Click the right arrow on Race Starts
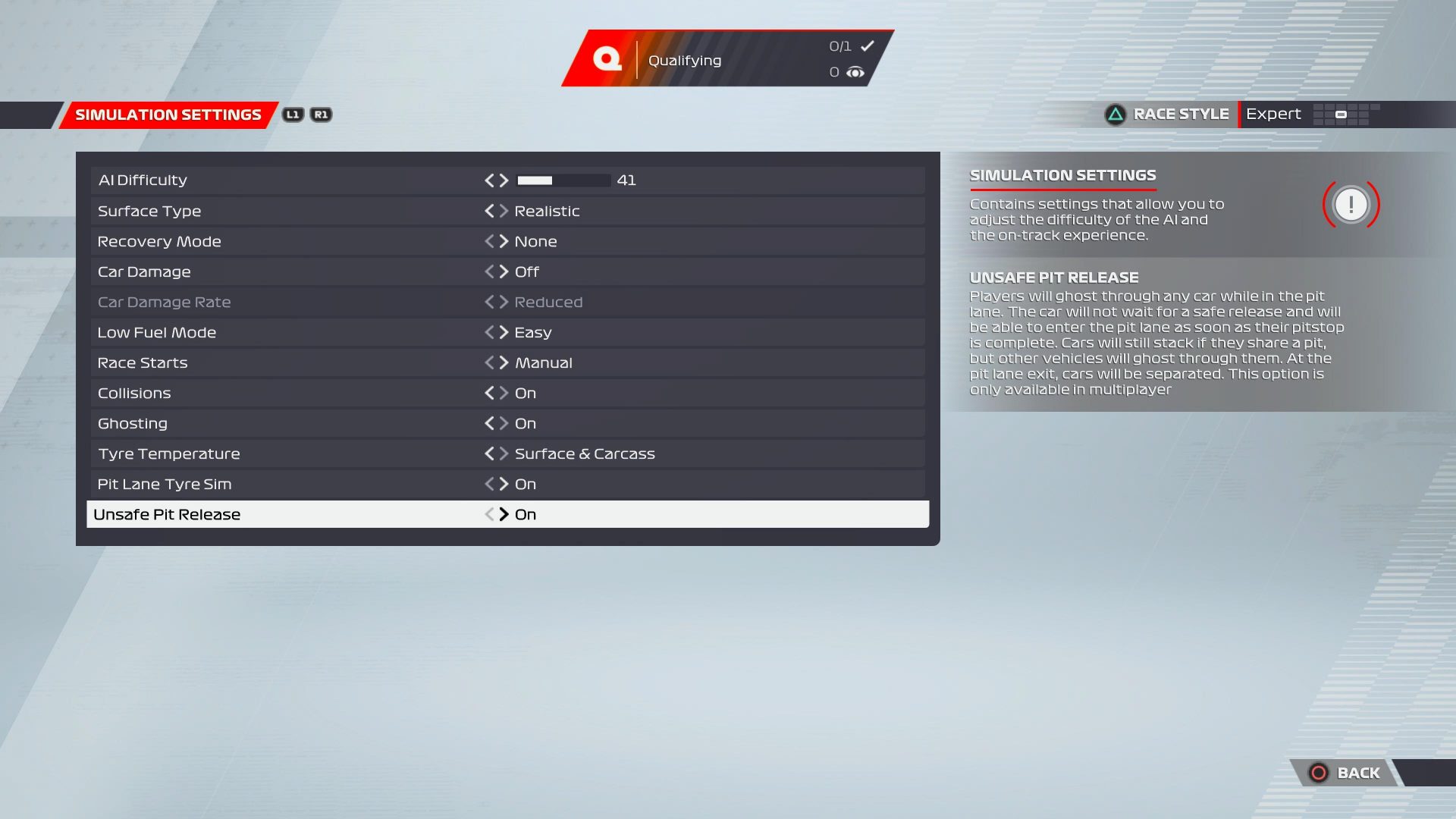Image resolution: width=1456 pixels, height=819 pixels. (504, 362)
